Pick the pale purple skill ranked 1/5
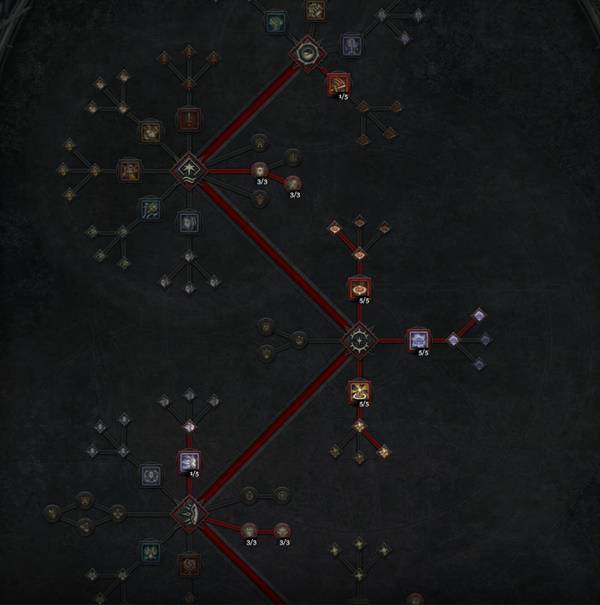This screenshot has width=600, height=605. [189, 461]
